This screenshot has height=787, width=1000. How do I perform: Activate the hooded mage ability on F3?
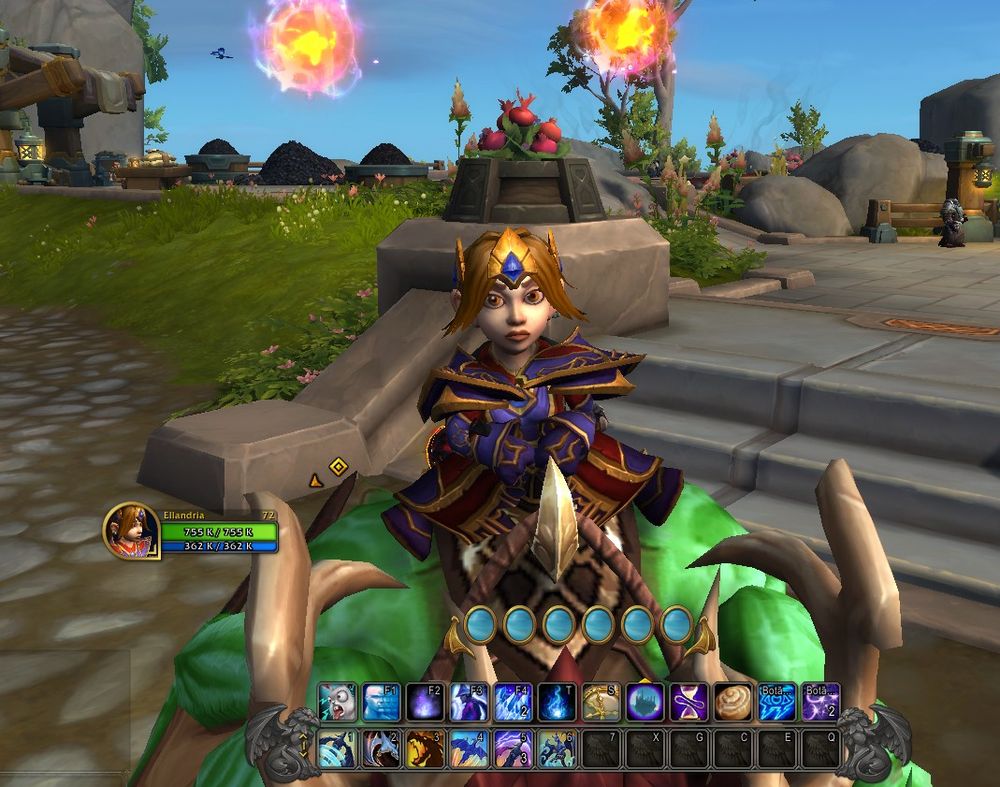[x=470, y=702]
